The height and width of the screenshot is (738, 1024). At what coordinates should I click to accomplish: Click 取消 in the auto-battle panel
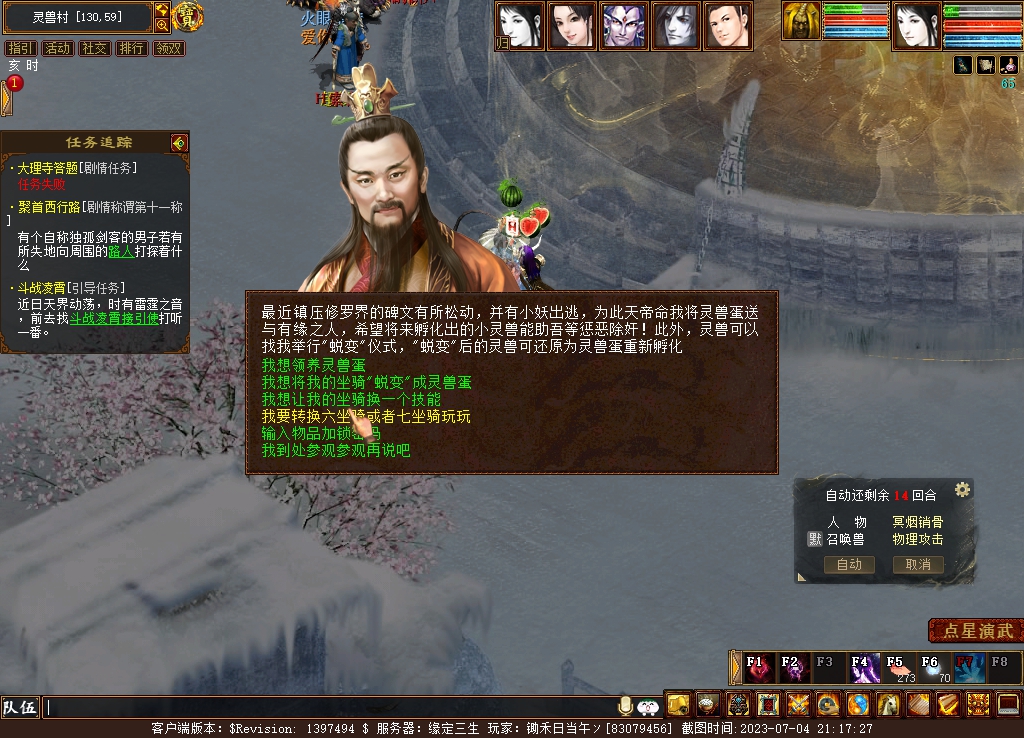click(x=917, y=565)
